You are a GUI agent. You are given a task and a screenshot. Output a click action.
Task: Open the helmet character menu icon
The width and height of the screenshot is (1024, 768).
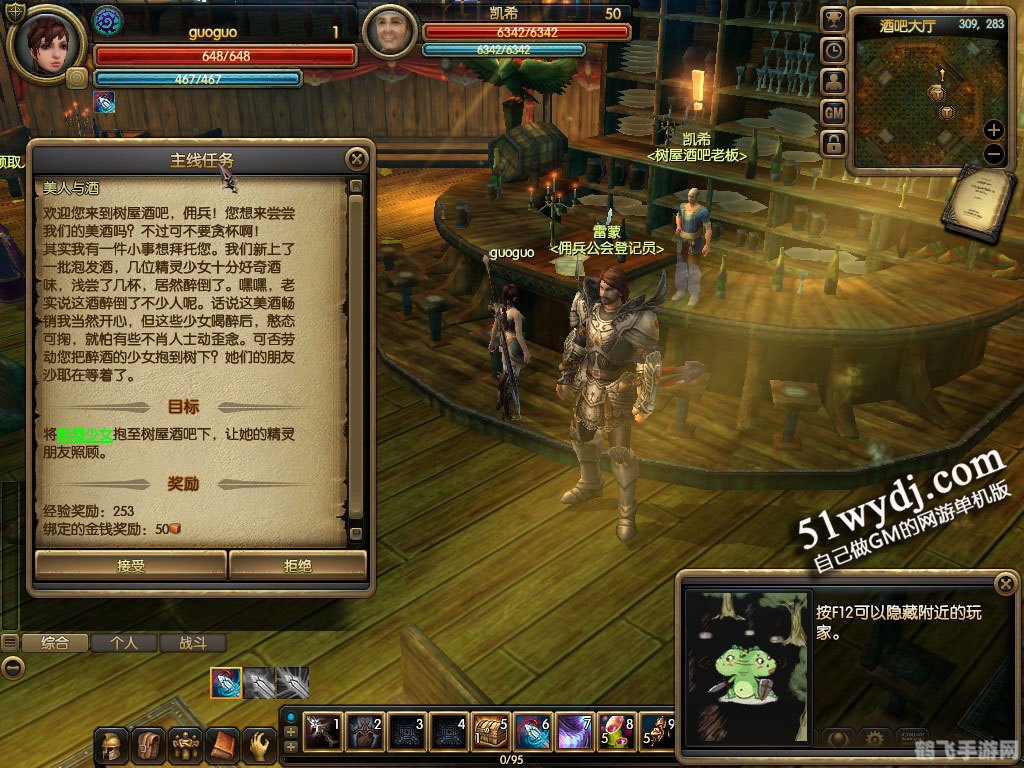click(x=112, y=745)
